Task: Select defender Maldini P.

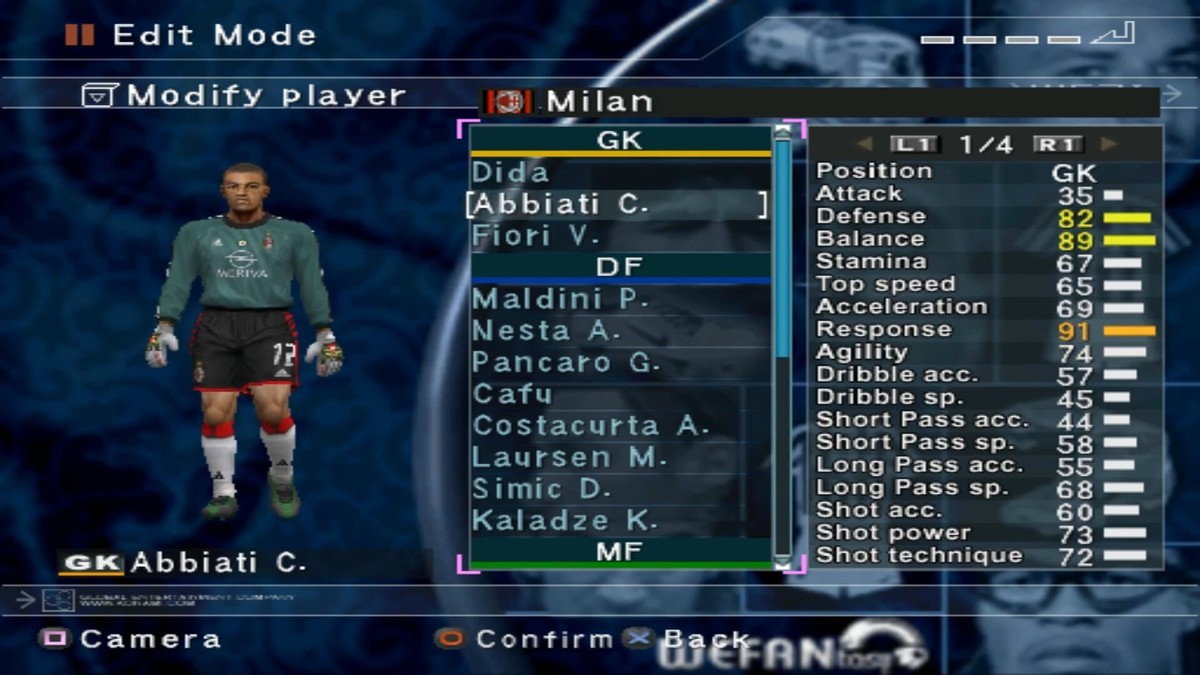Action: click(x=560, y=299)
